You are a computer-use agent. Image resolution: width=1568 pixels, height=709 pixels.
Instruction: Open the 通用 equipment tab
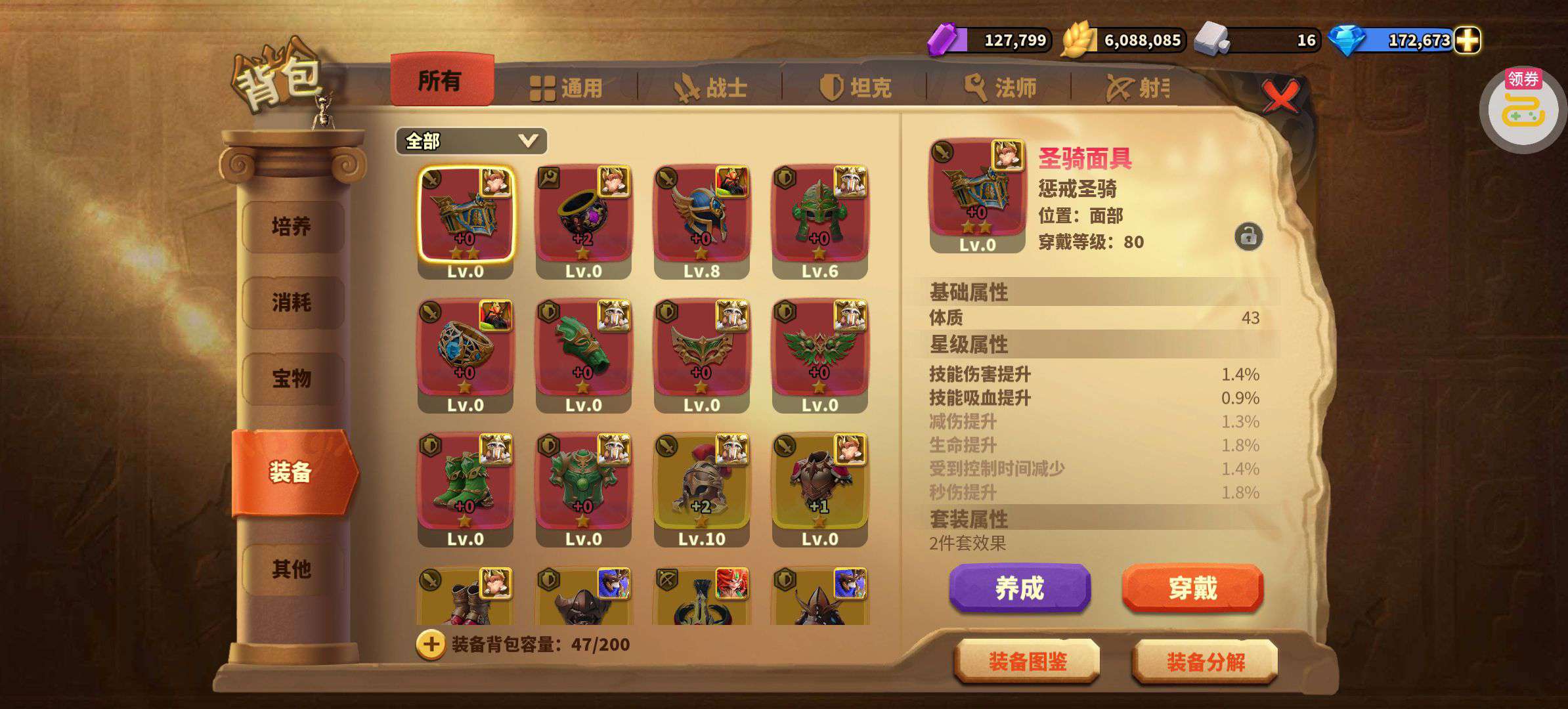(567, 88)
